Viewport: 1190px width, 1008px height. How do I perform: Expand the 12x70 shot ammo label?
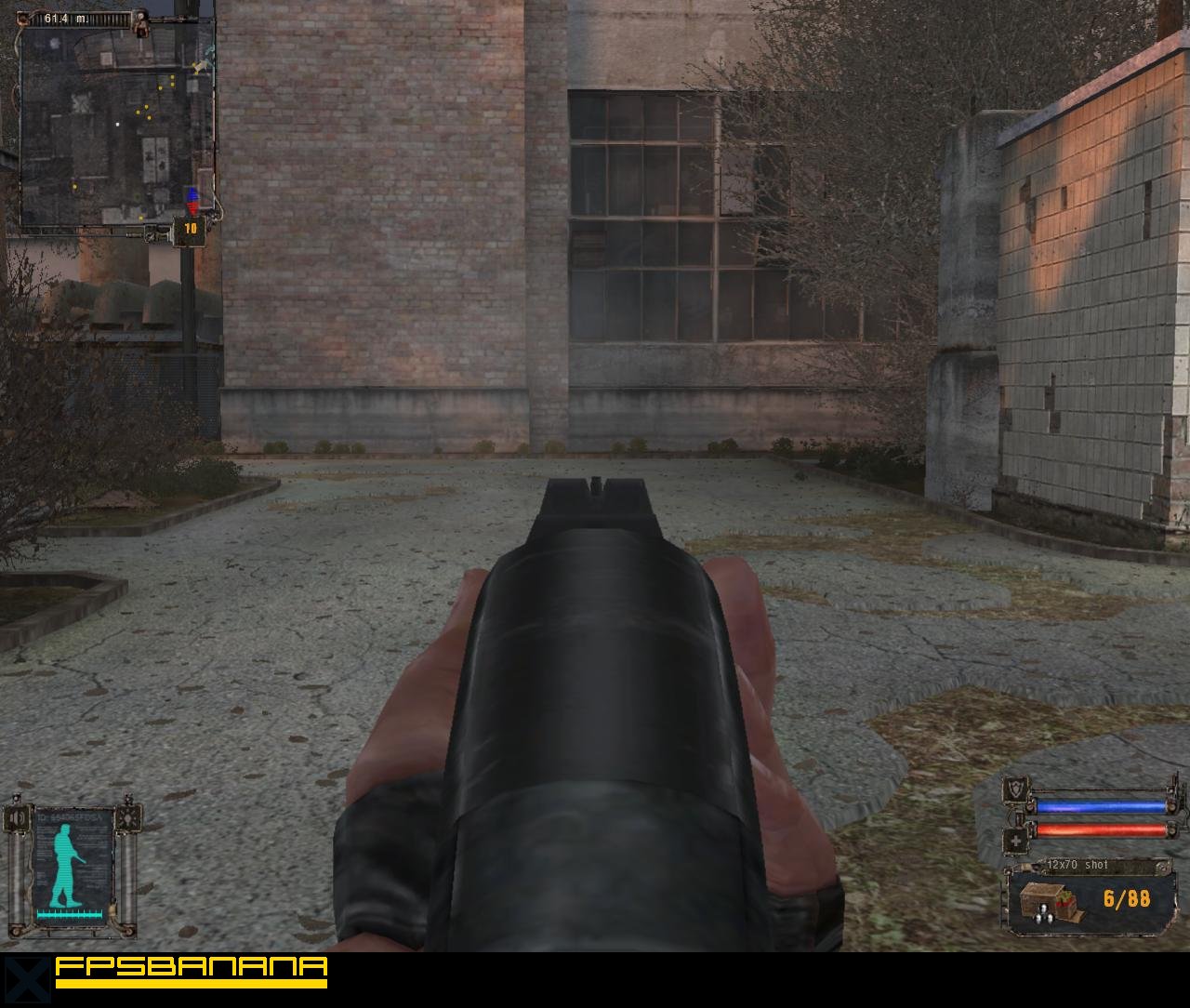pos(1078,865)
